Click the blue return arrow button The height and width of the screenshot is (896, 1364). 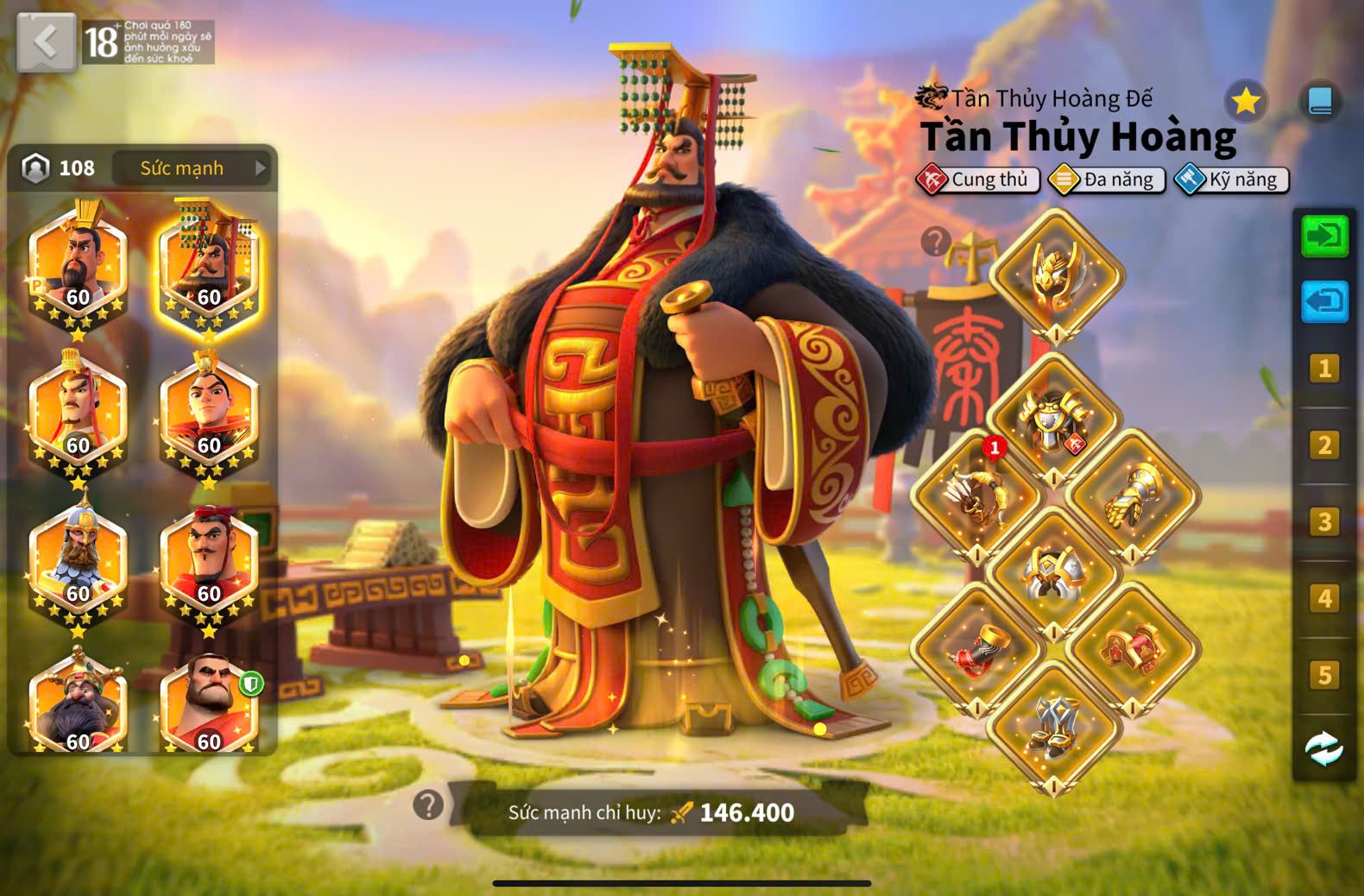tap(1324, 301)
